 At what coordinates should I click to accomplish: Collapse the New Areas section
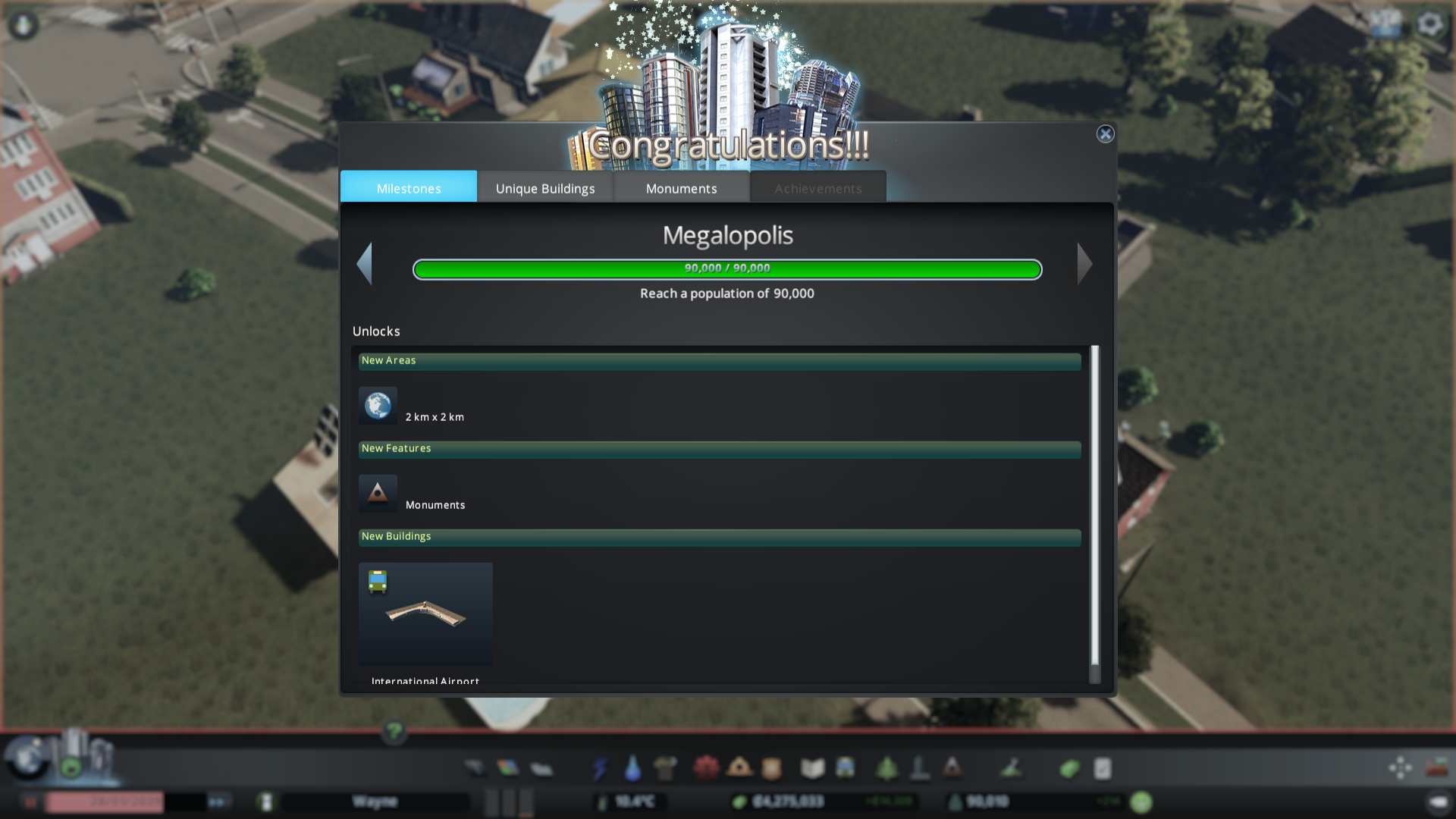pos(719,362)
